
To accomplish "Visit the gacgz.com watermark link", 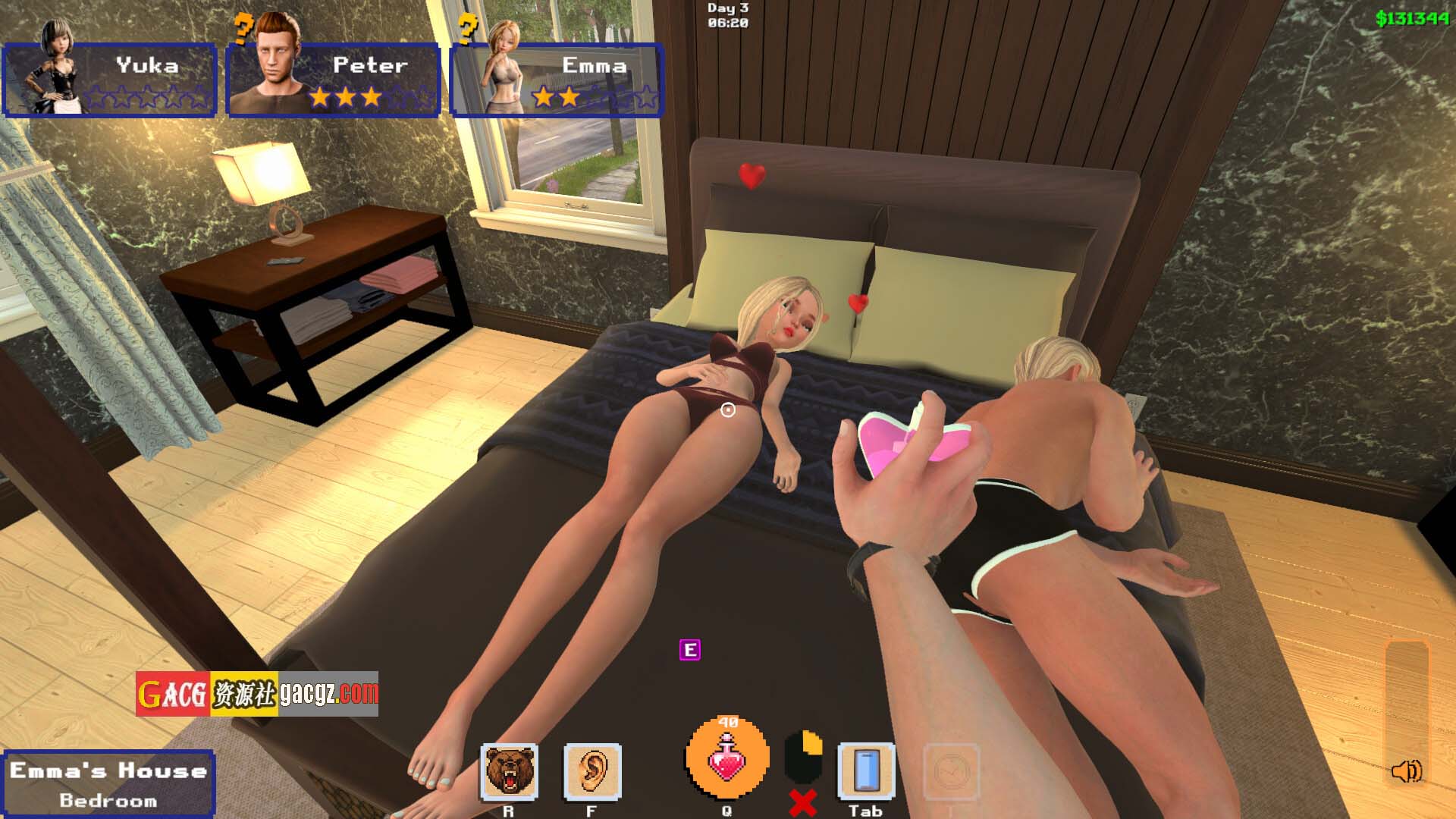I will coord(257,693).
